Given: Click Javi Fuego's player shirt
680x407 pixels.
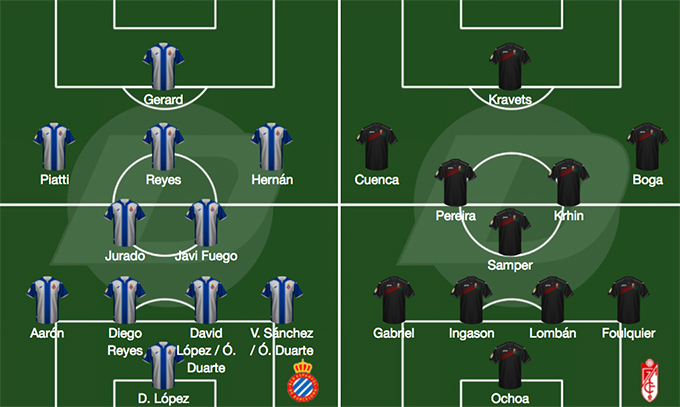Looking at the screenshot, I should pos(206,222).
